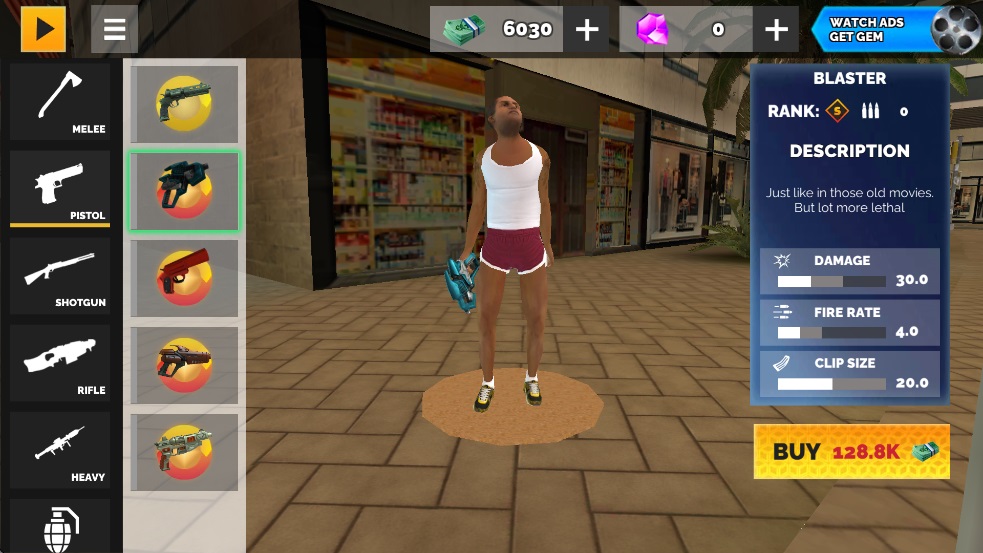This screenshot has width=983, height=553.
Task: Select the dark revolver weapon thumbnail
Action: click(x=183, y=104)
